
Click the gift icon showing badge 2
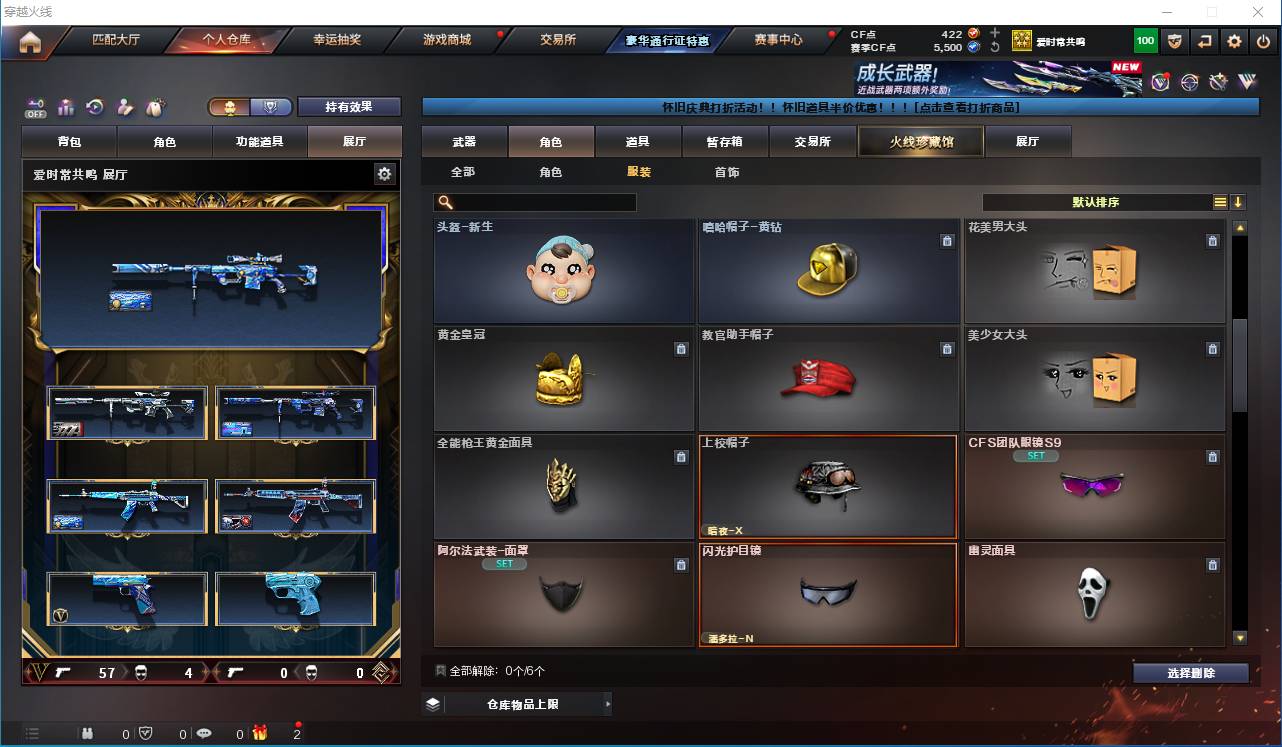pos(261,734)
